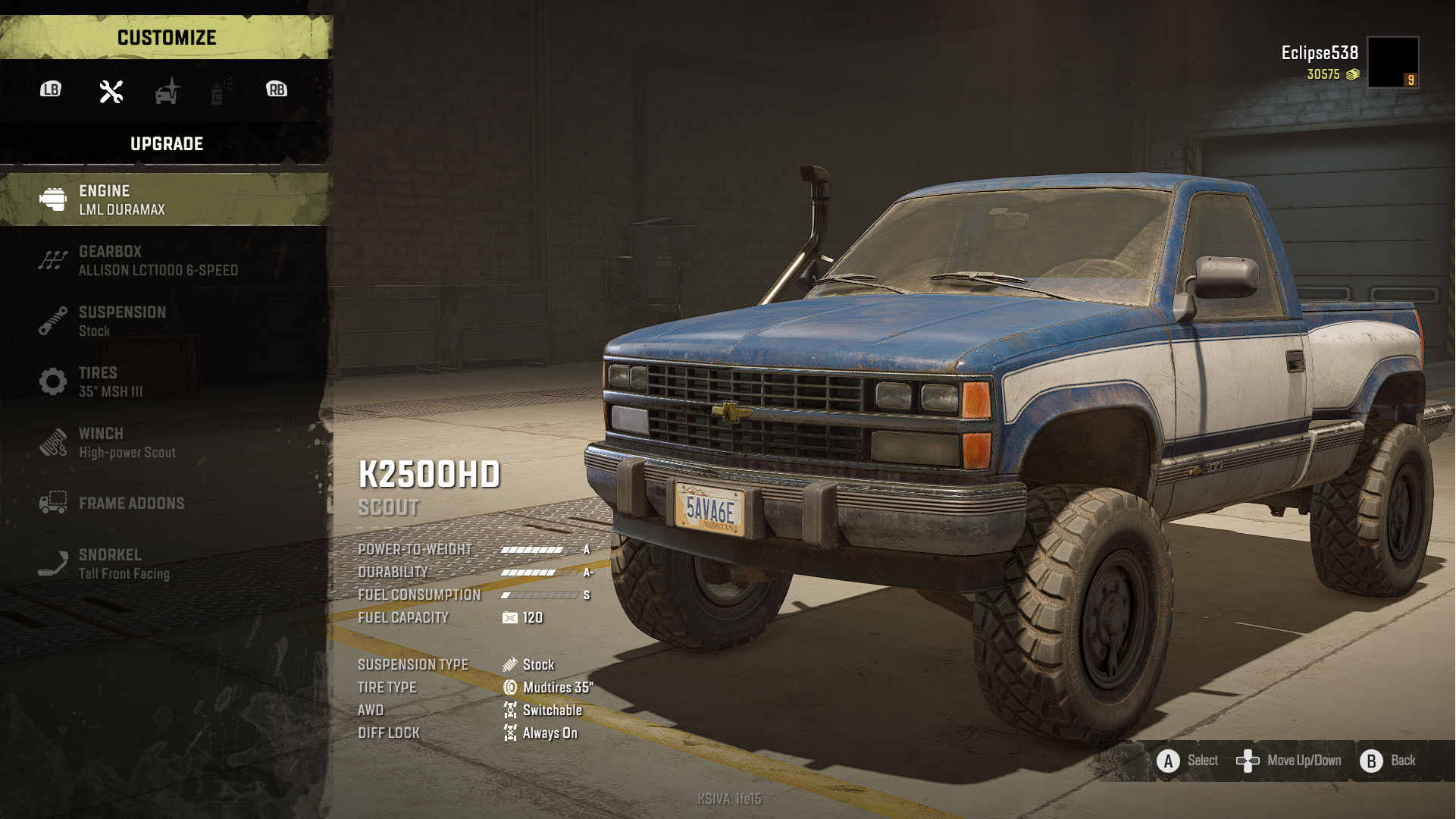Open the spray paint customization tab

tap(221, 92)
